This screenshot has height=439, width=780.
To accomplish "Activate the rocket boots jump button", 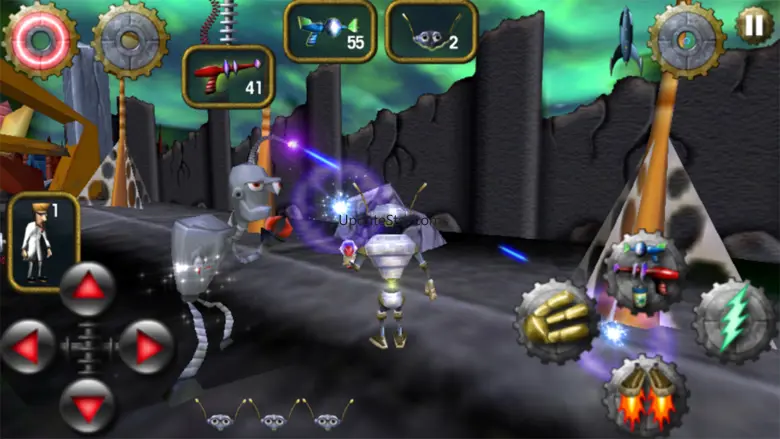I will (x=644, y=395).
